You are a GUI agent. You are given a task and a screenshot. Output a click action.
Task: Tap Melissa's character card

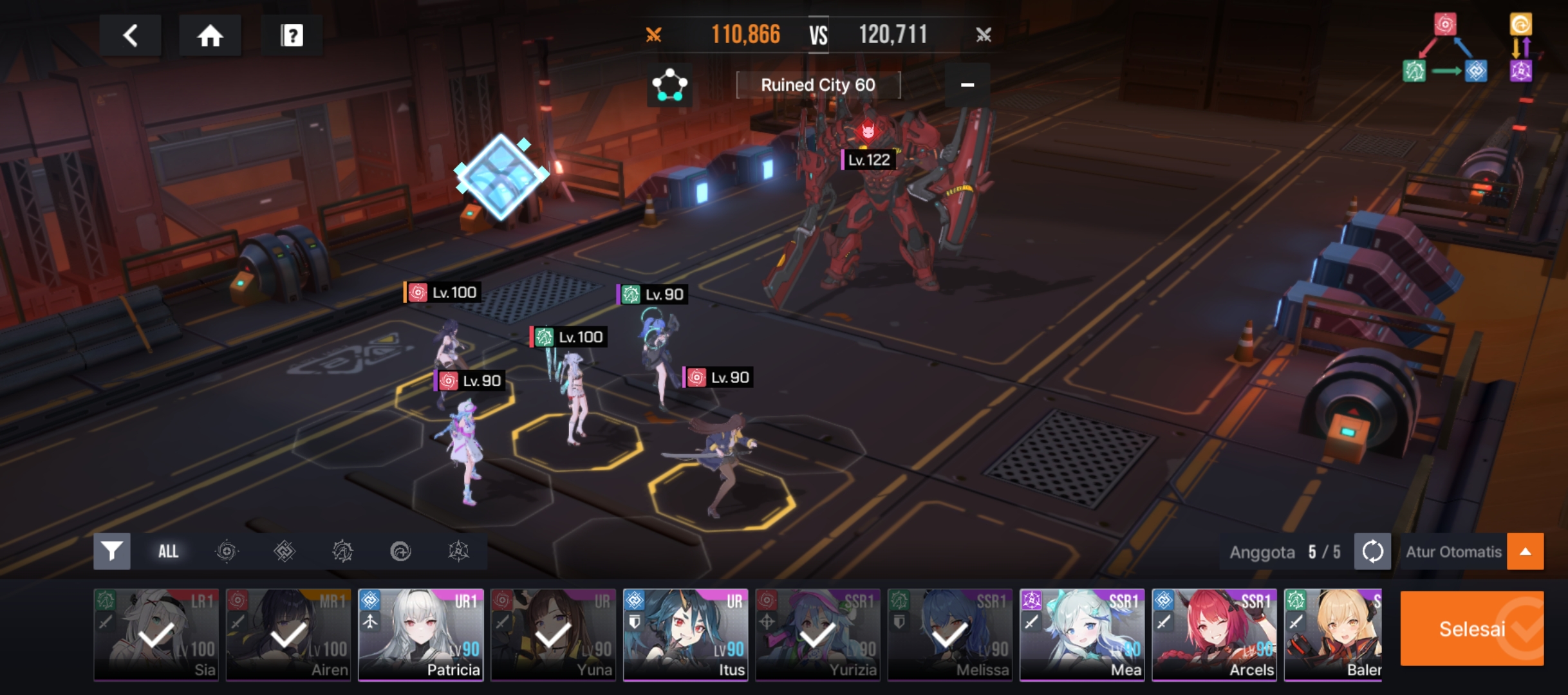[950, 635]
